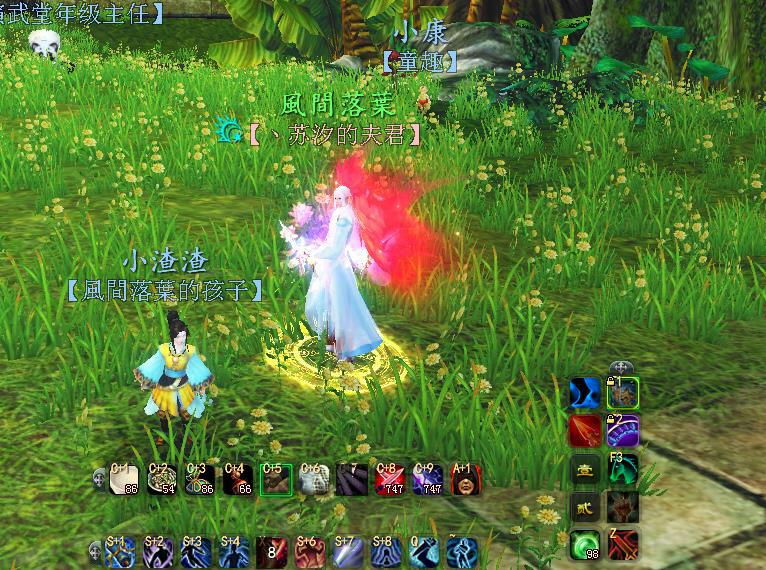Use the green orb item with 98
This screenshot has width=766, height=570.
coord(585,545)
